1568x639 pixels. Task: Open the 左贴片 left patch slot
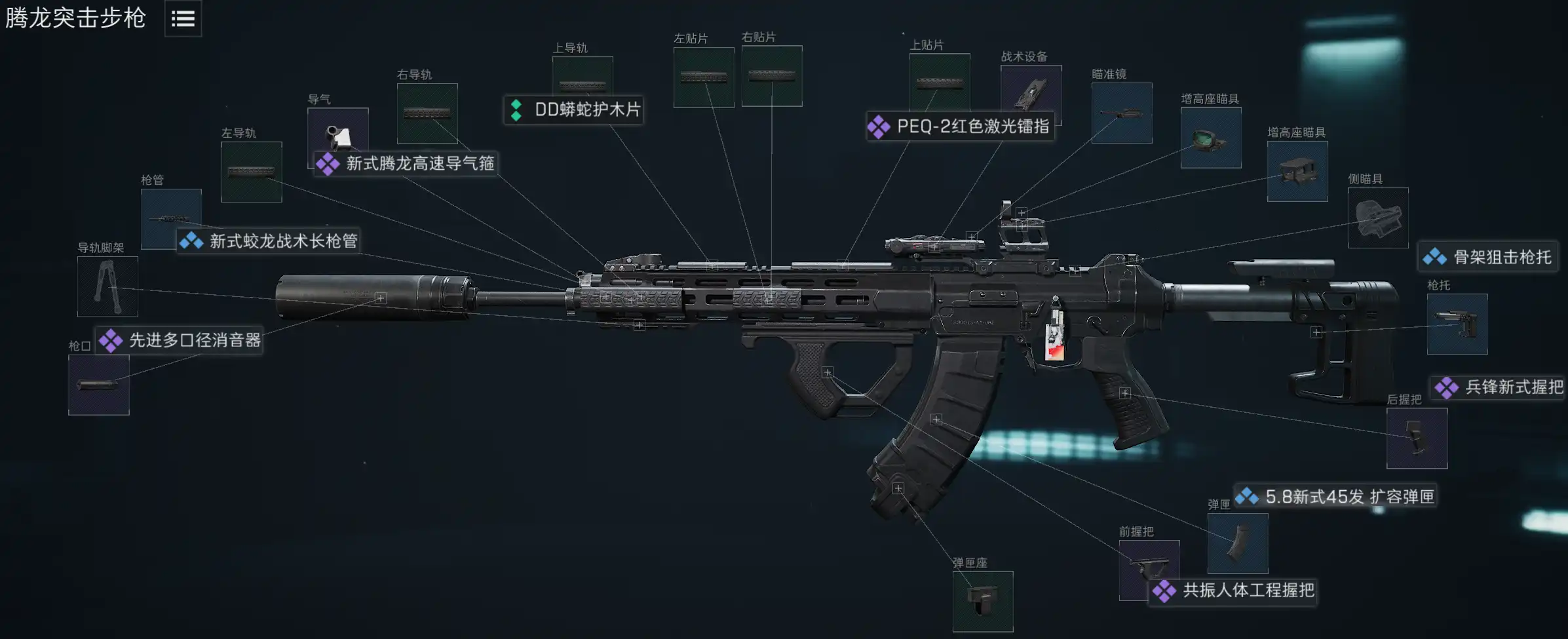coord(704,77)
